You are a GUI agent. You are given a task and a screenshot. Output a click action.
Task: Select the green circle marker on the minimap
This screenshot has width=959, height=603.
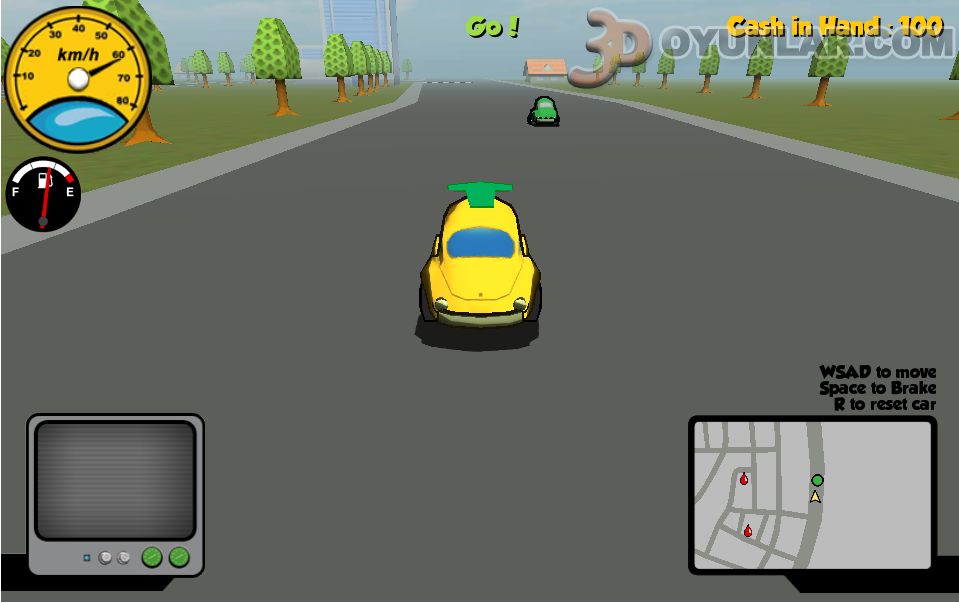click(x=817, y=480)
